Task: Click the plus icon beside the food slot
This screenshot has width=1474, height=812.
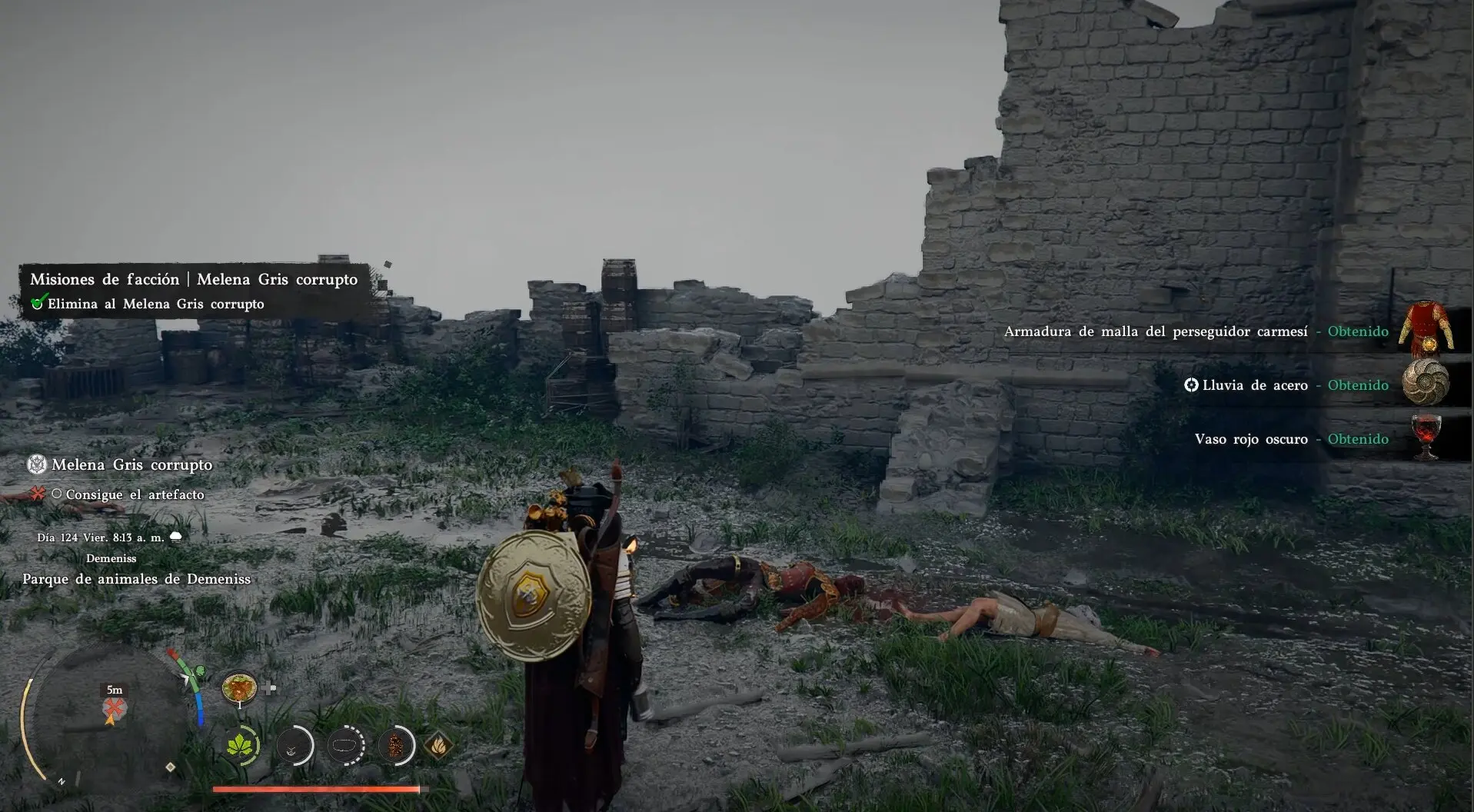Action: point(269,688)
